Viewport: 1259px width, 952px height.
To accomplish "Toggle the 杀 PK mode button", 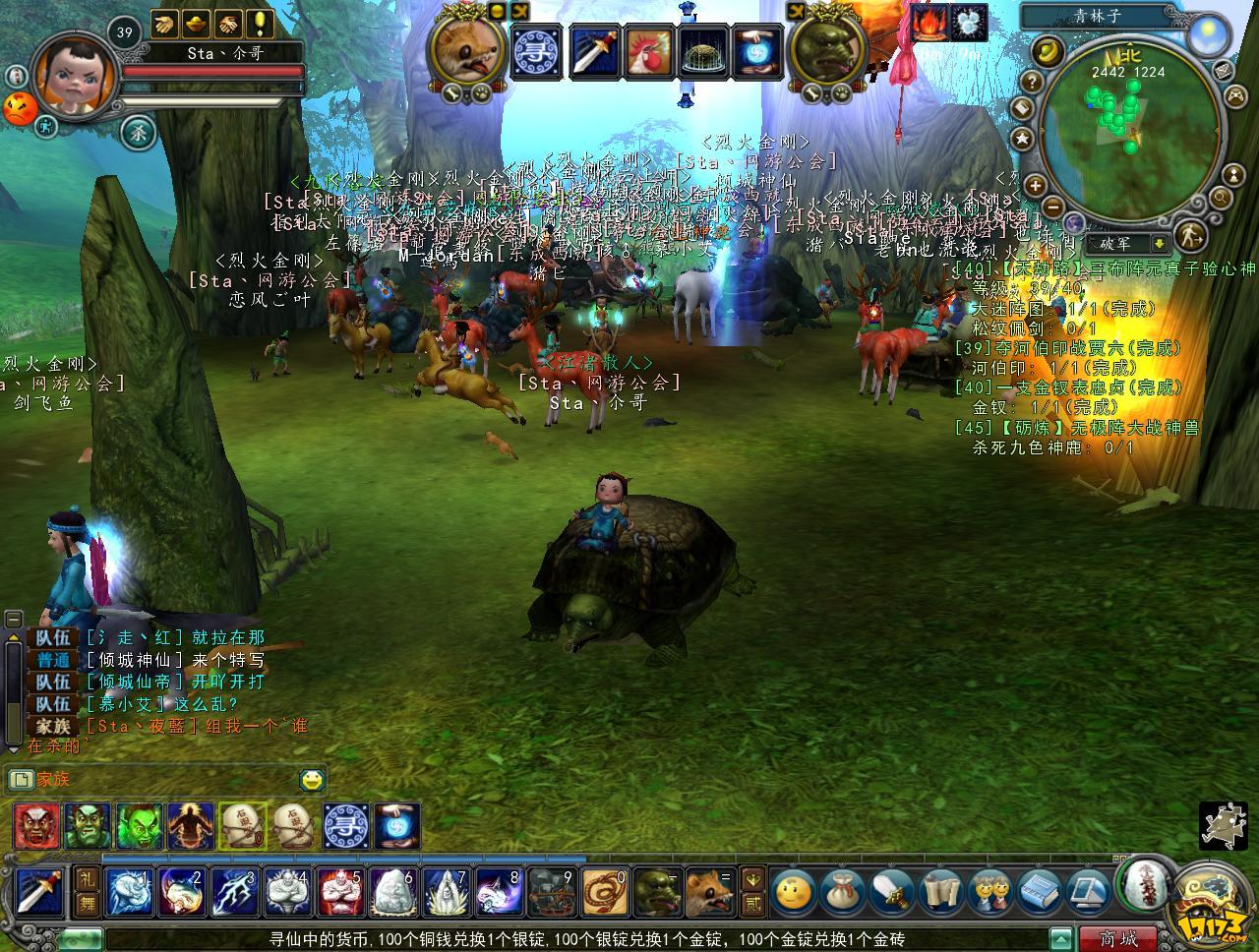I will (138, 132).
